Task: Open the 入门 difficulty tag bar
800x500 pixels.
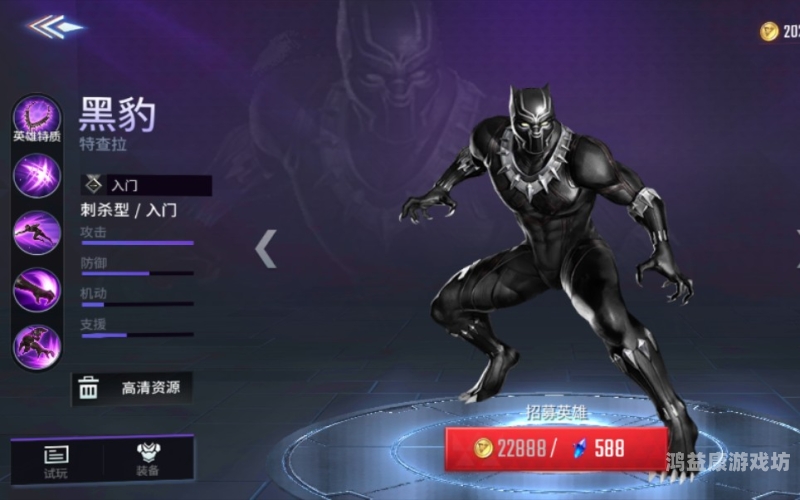Action: tap(146, 186)
